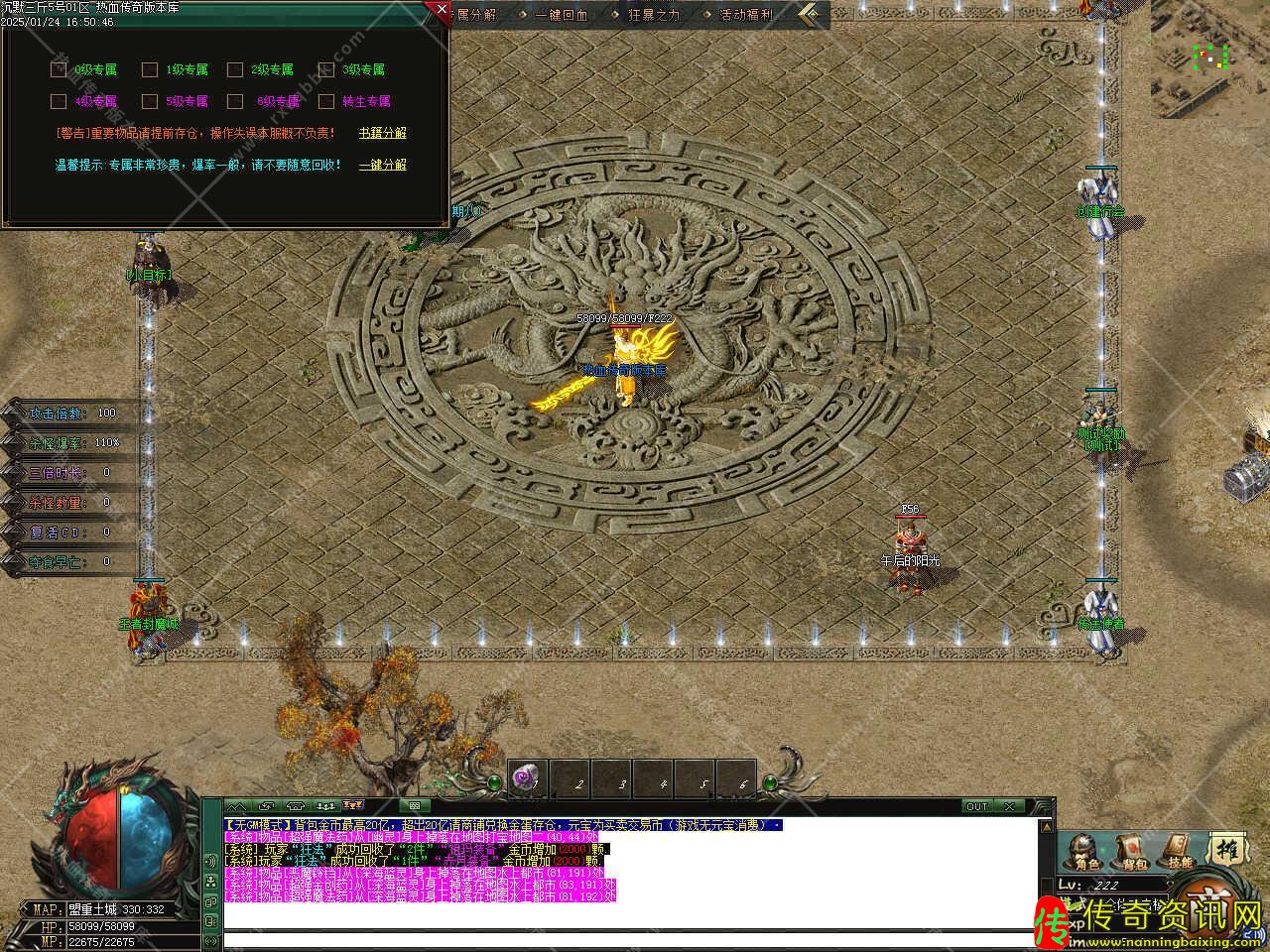The width and height of the screenshot is (1270, 952).
Task: Tick the 6级专属 checkbox
Action: [235, 101]
